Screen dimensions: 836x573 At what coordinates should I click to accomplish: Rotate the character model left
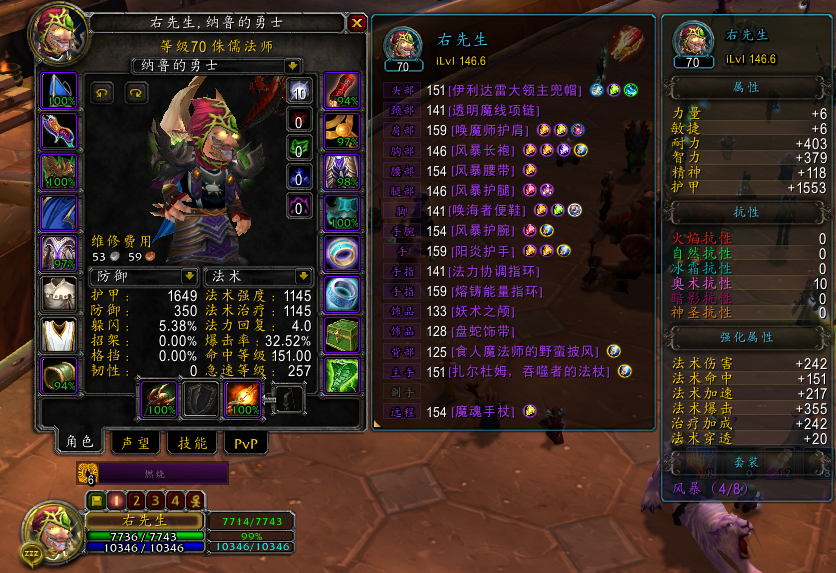(x=103, y=92)
